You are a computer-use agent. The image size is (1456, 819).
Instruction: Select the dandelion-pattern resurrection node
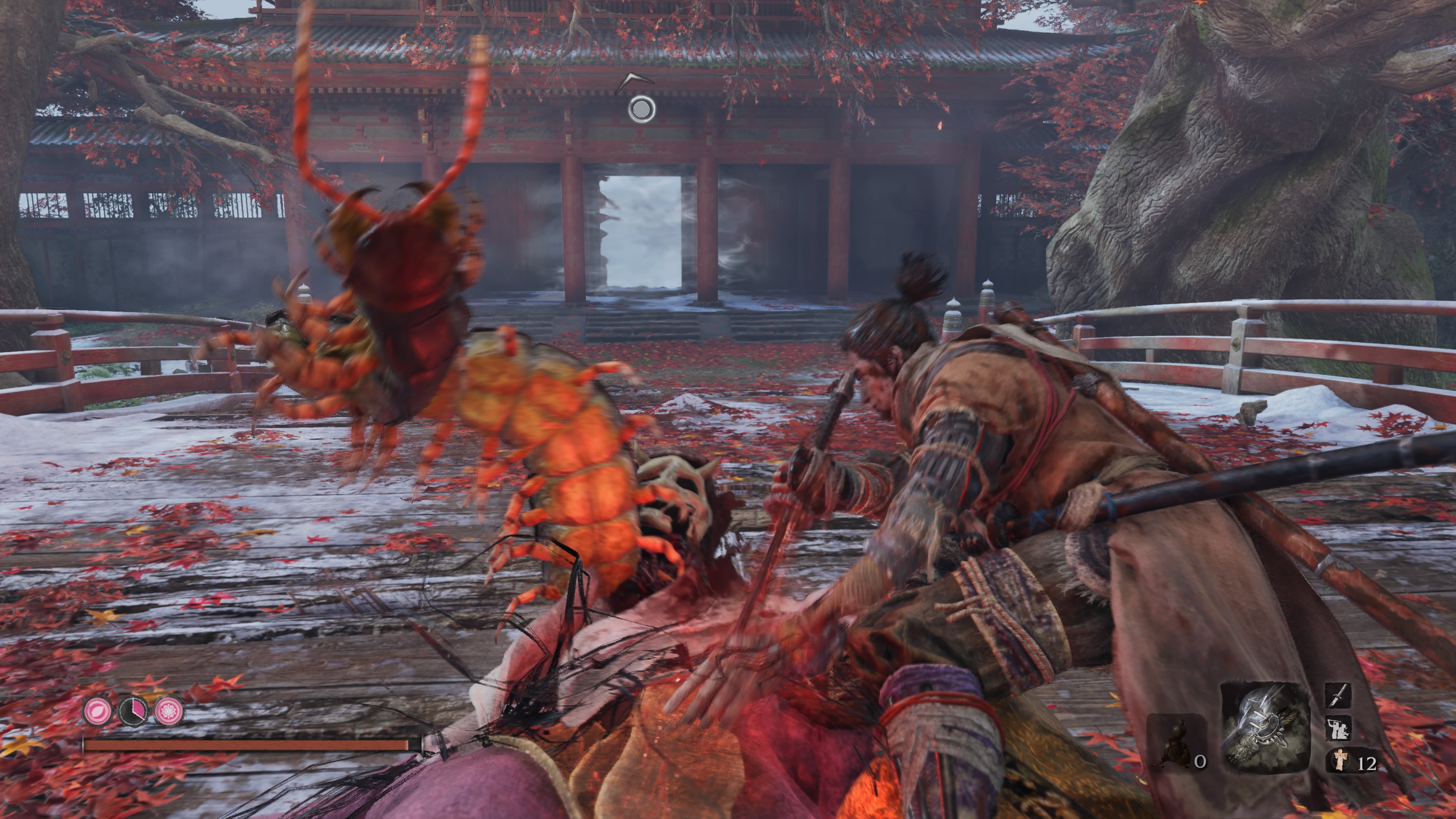coord(169,711)
